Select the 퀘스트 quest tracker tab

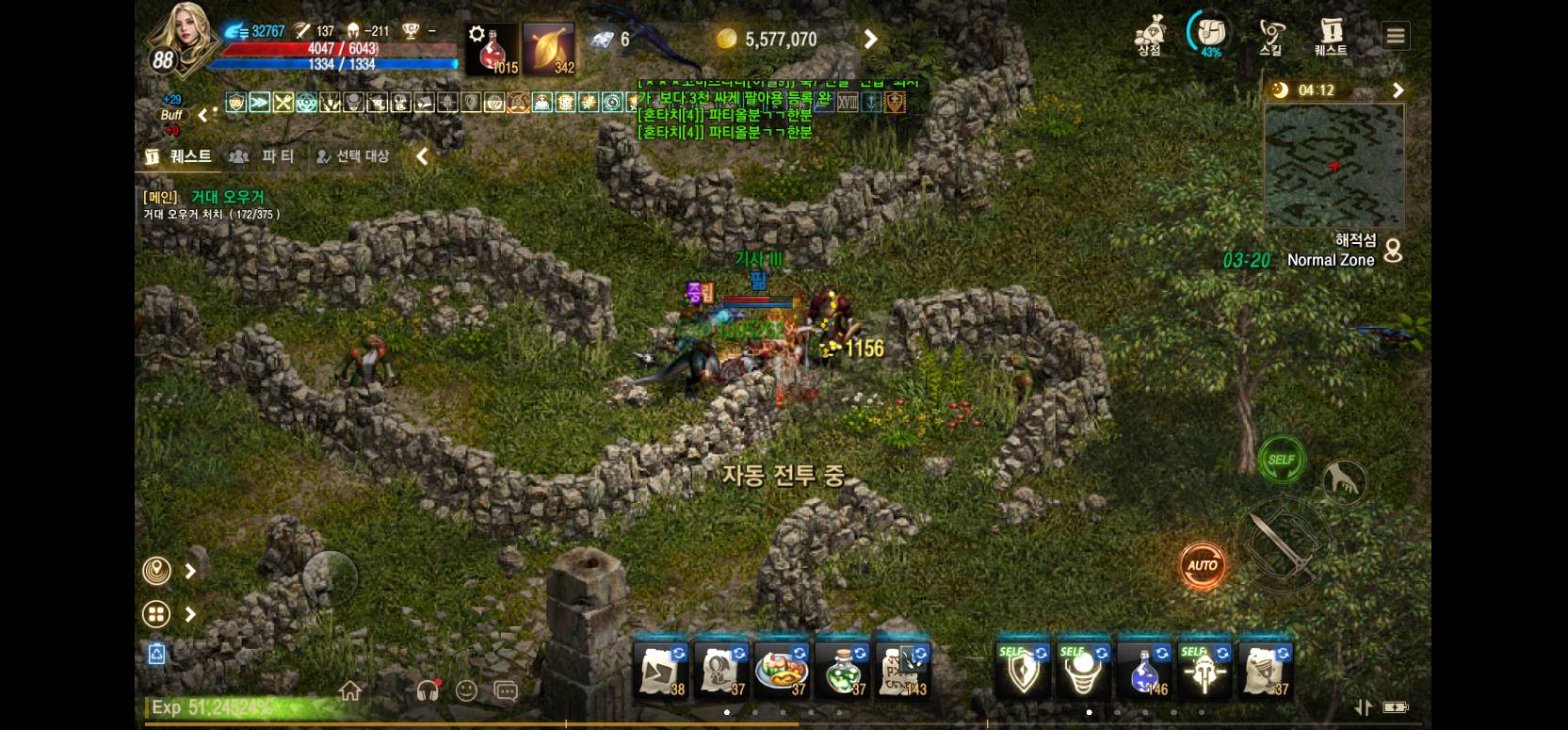(x=179, y=156)
